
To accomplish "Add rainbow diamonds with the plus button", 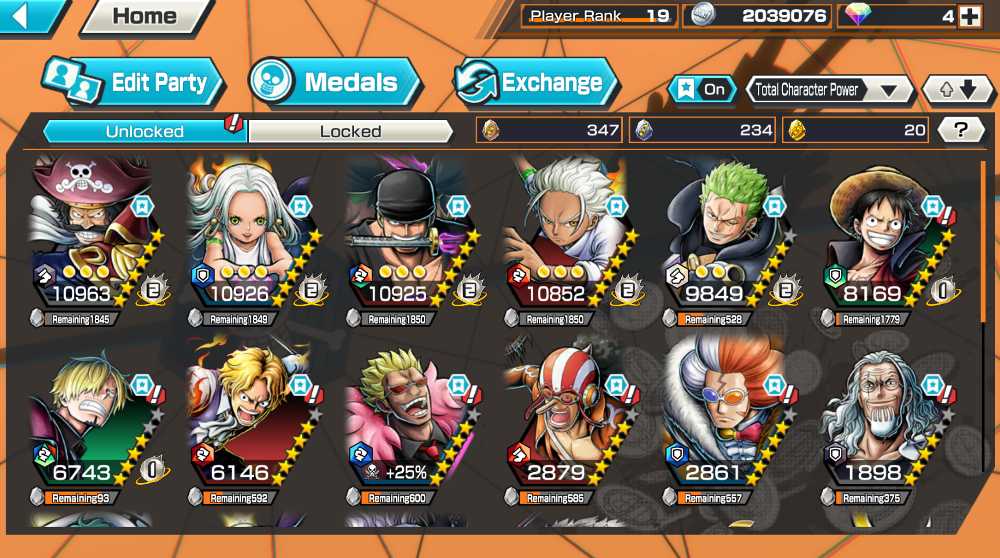I will tap(969, 16).
